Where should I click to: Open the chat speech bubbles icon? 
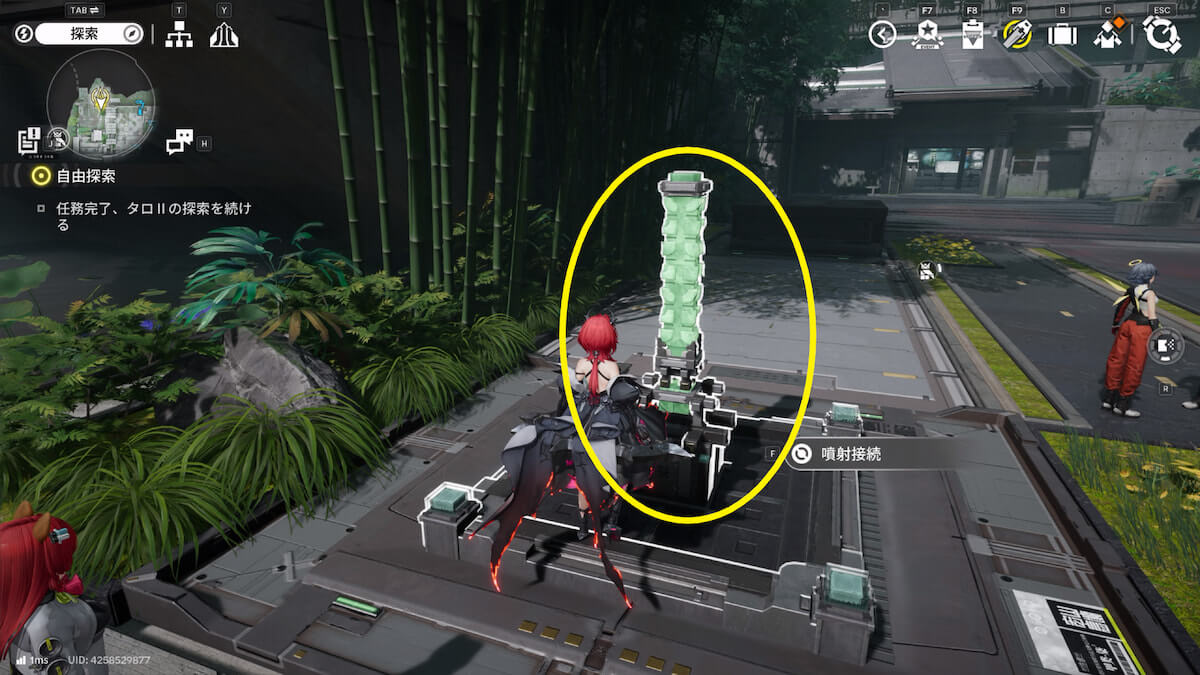pyautogui.click(x=180, y=142)
